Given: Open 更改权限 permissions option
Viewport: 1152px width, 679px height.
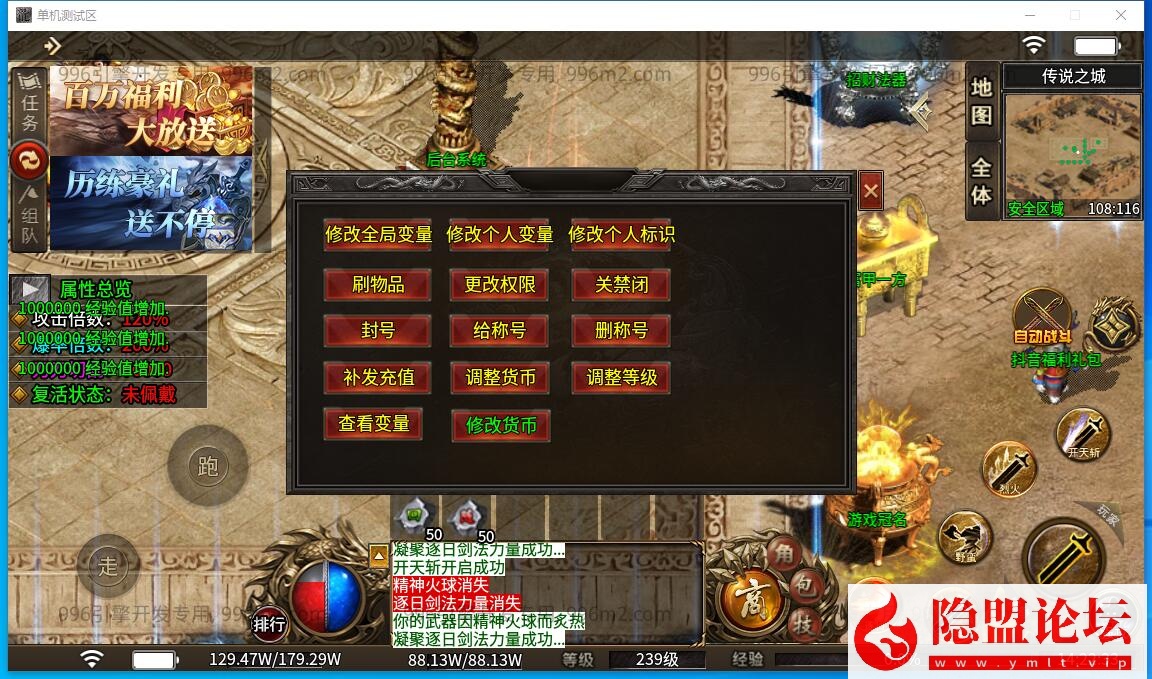Looking at the screenshot, I should (500, 285).
